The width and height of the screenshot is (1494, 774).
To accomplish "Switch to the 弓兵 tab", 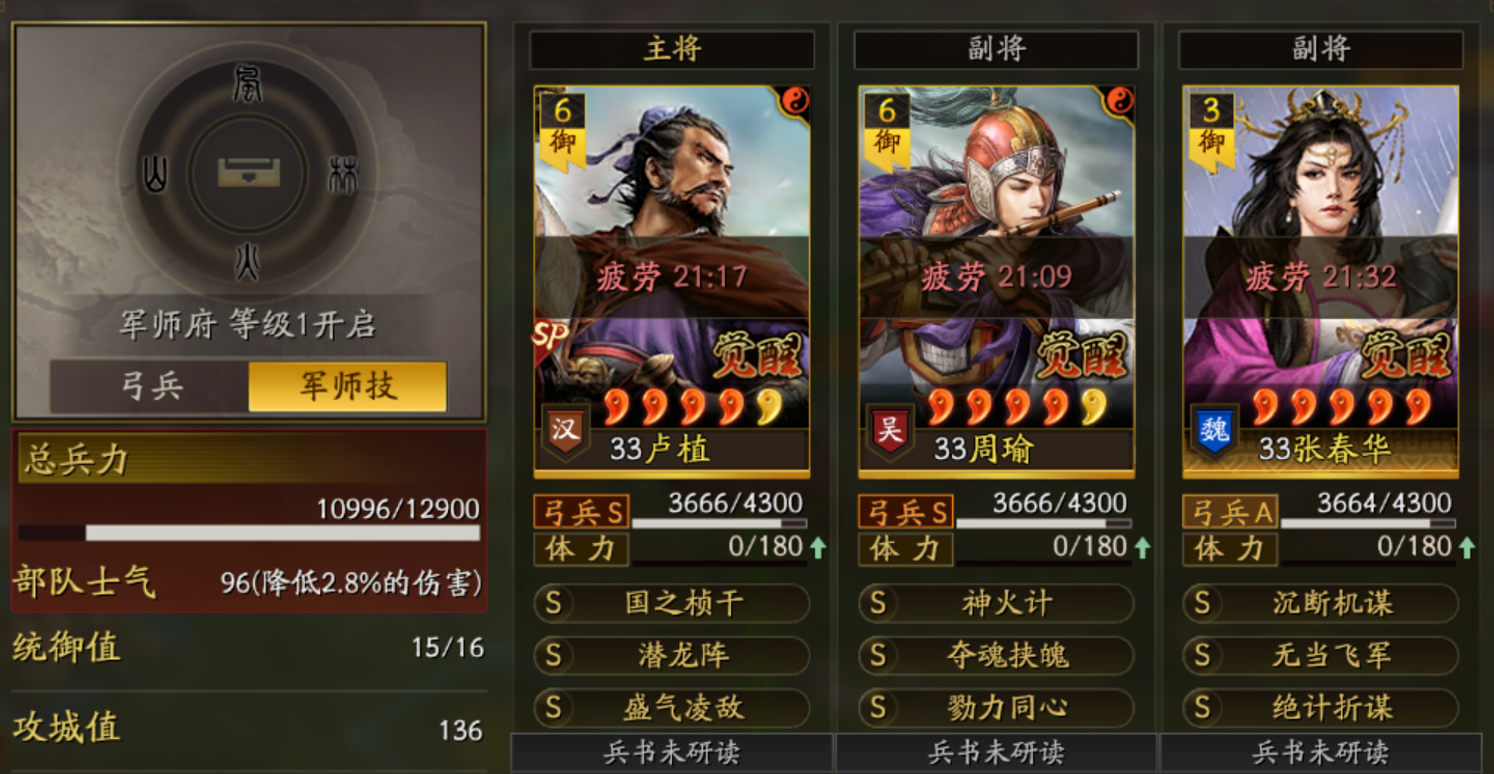I will click(151, 382).
